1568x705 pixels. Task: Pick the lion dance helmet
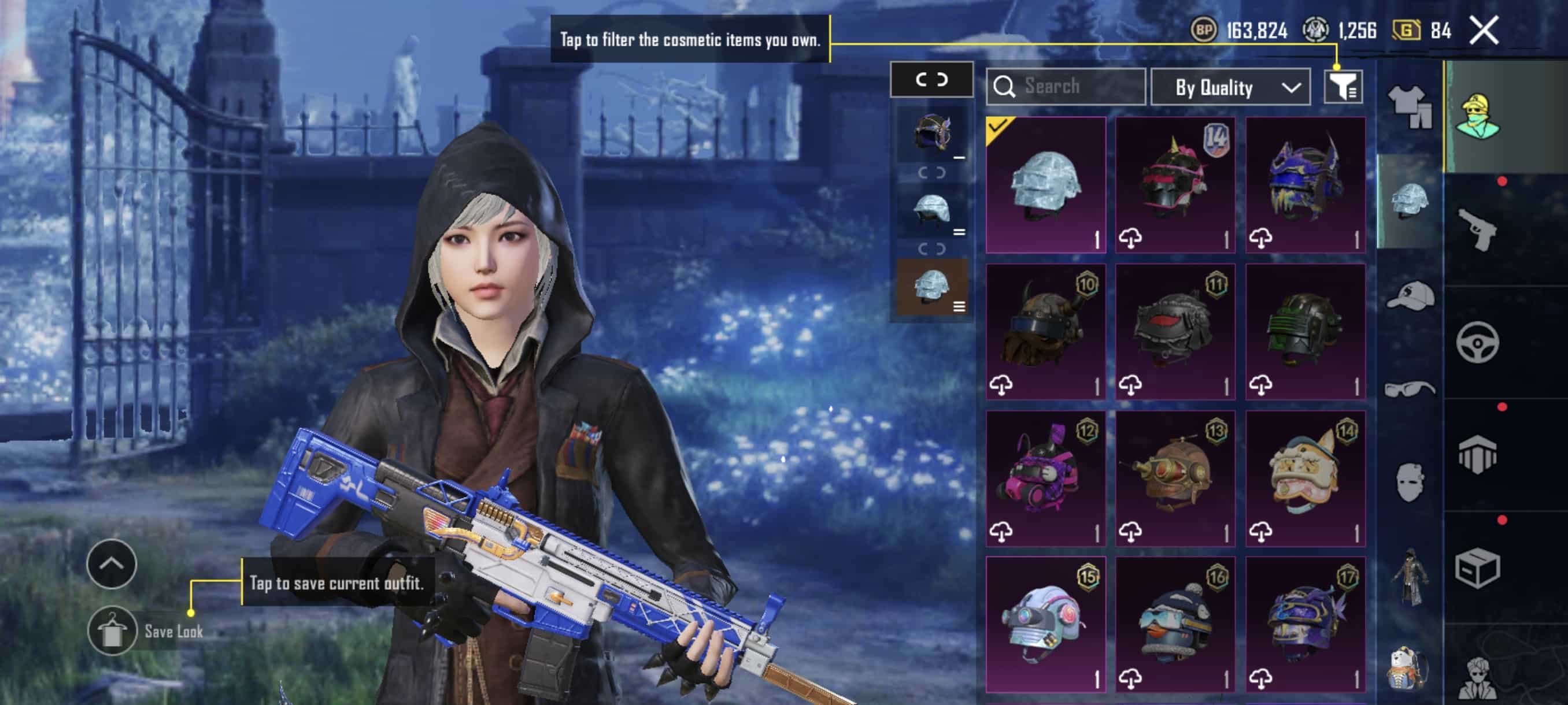pyautogui.click(x=1305, y=478)
